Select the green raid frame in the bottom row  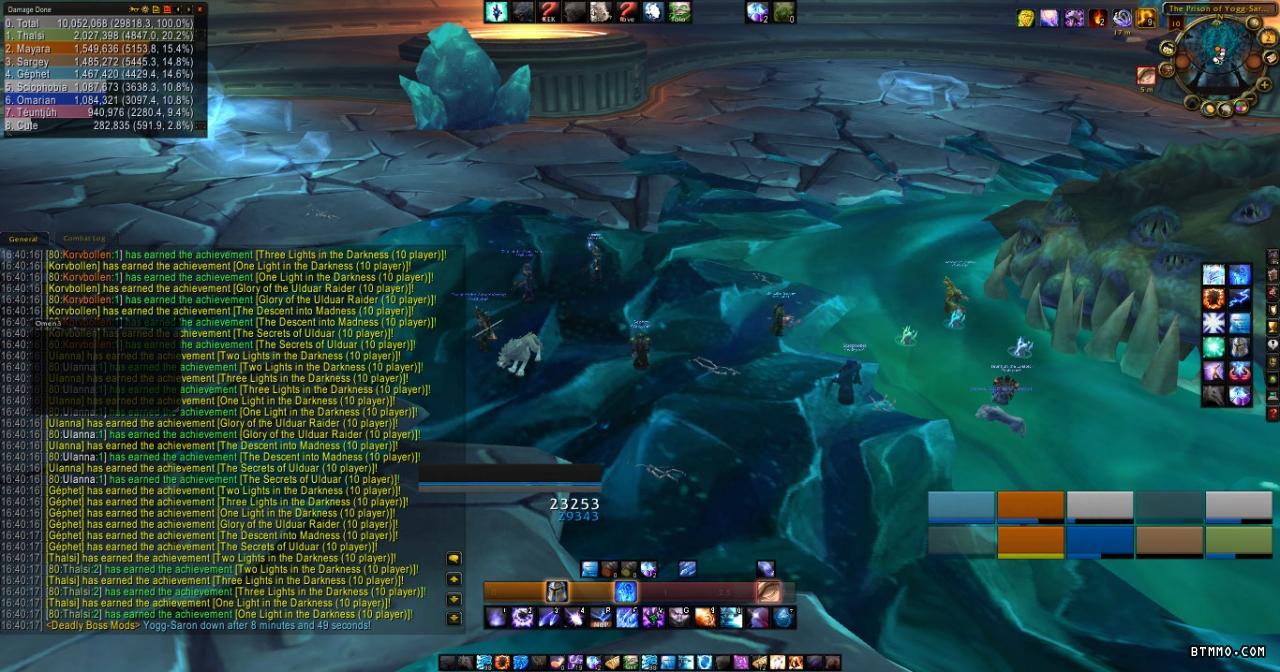tap(1238, 541)
